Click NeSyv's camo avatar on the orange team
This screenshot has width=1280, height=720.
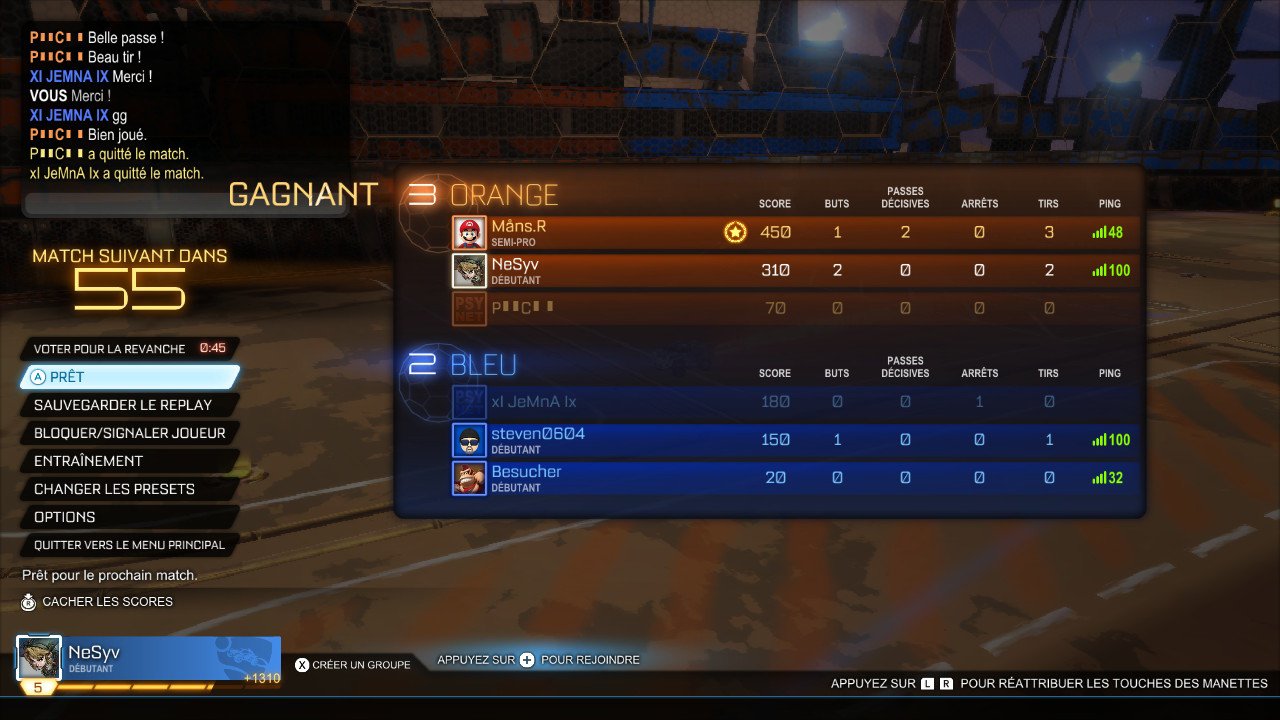pyautogui.click(x=469, y=270)
